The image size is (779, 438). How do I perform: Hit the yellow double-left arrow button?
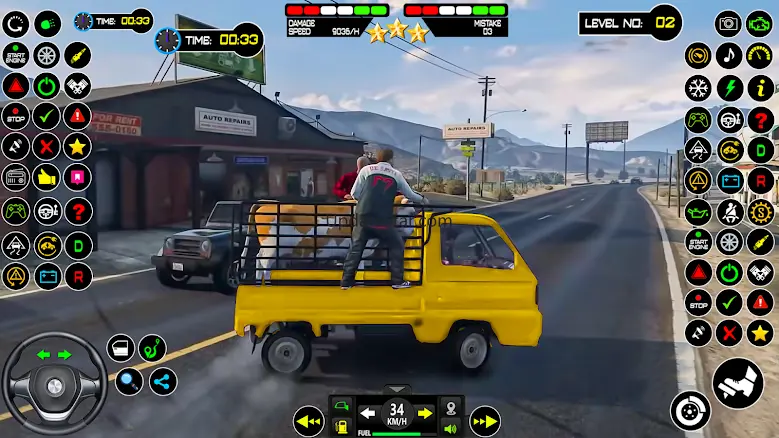point(309,421)
